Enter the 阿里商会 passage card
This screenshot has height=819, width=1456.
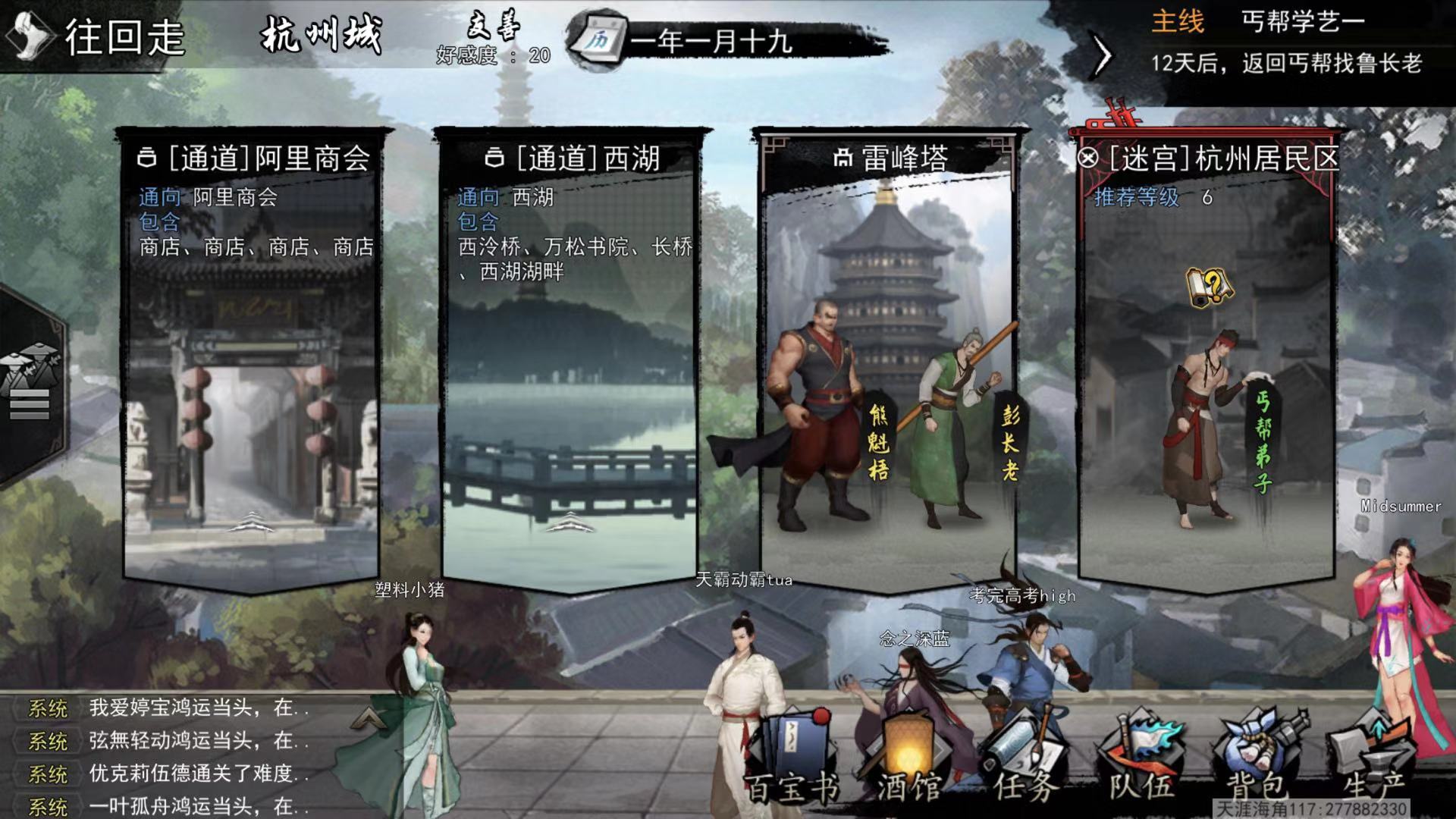coord(252,356)
